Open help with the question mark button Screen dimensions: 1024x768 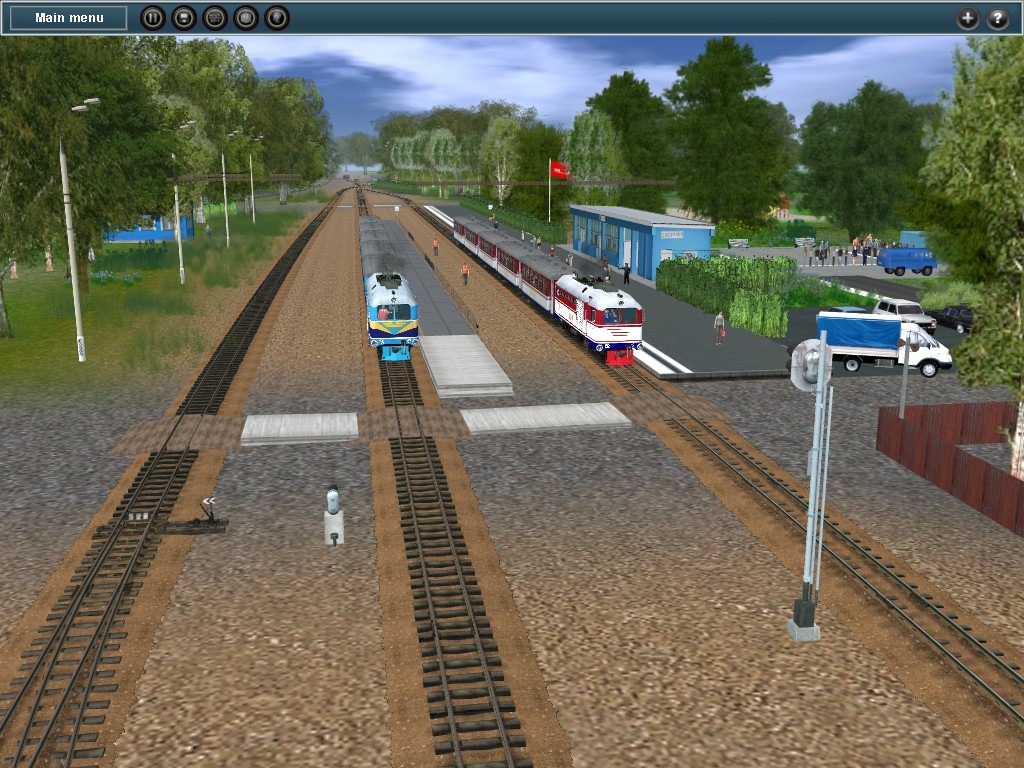point(998,18)
